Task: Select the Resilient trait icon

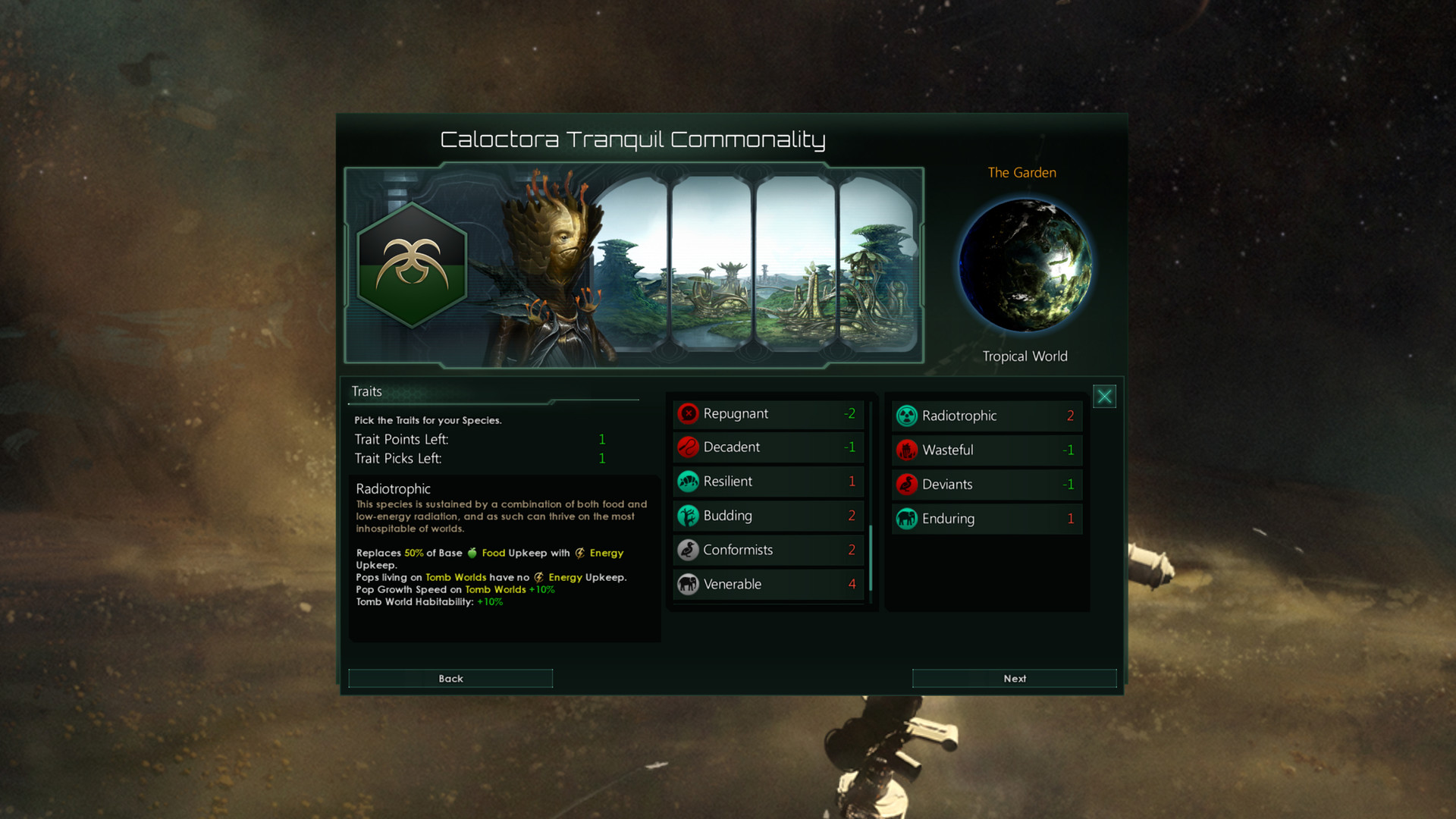Action: [689, 482]
